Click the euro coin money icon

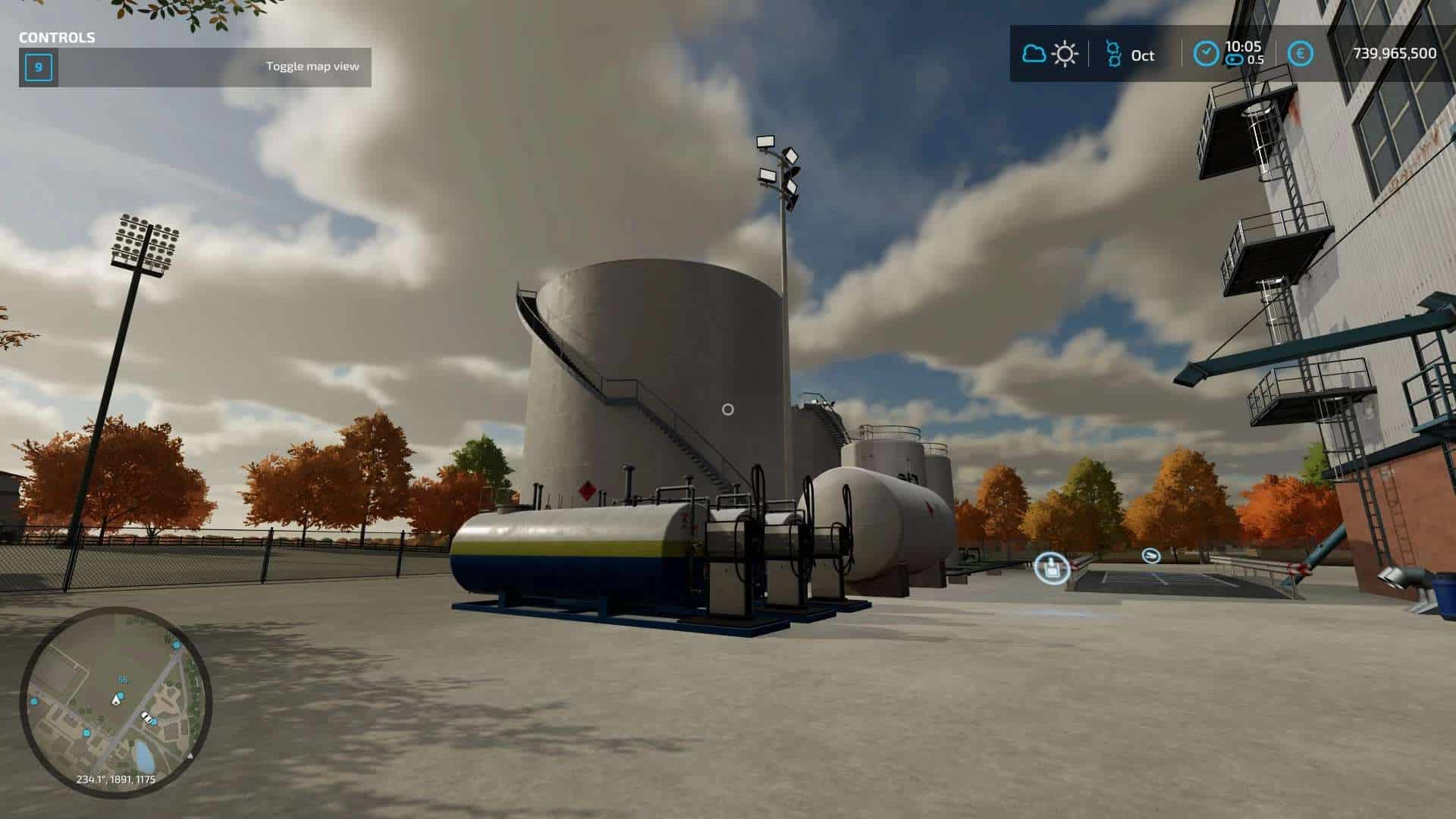click(x=1301, y=54)
